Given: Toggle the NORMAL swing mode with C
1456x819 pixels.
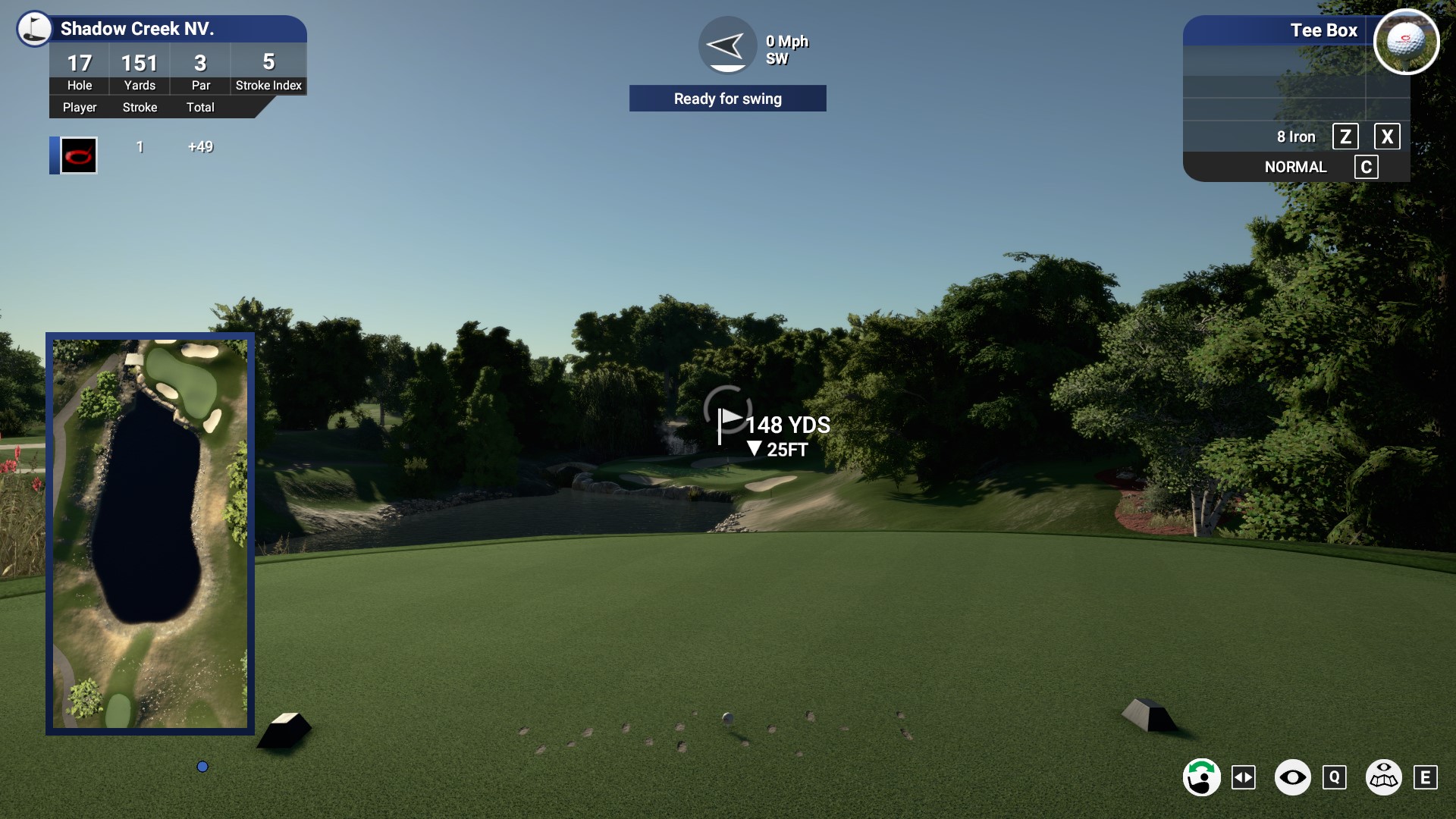Looking at the screenshot, I should pyautogui.click(x=1367, y=167).
